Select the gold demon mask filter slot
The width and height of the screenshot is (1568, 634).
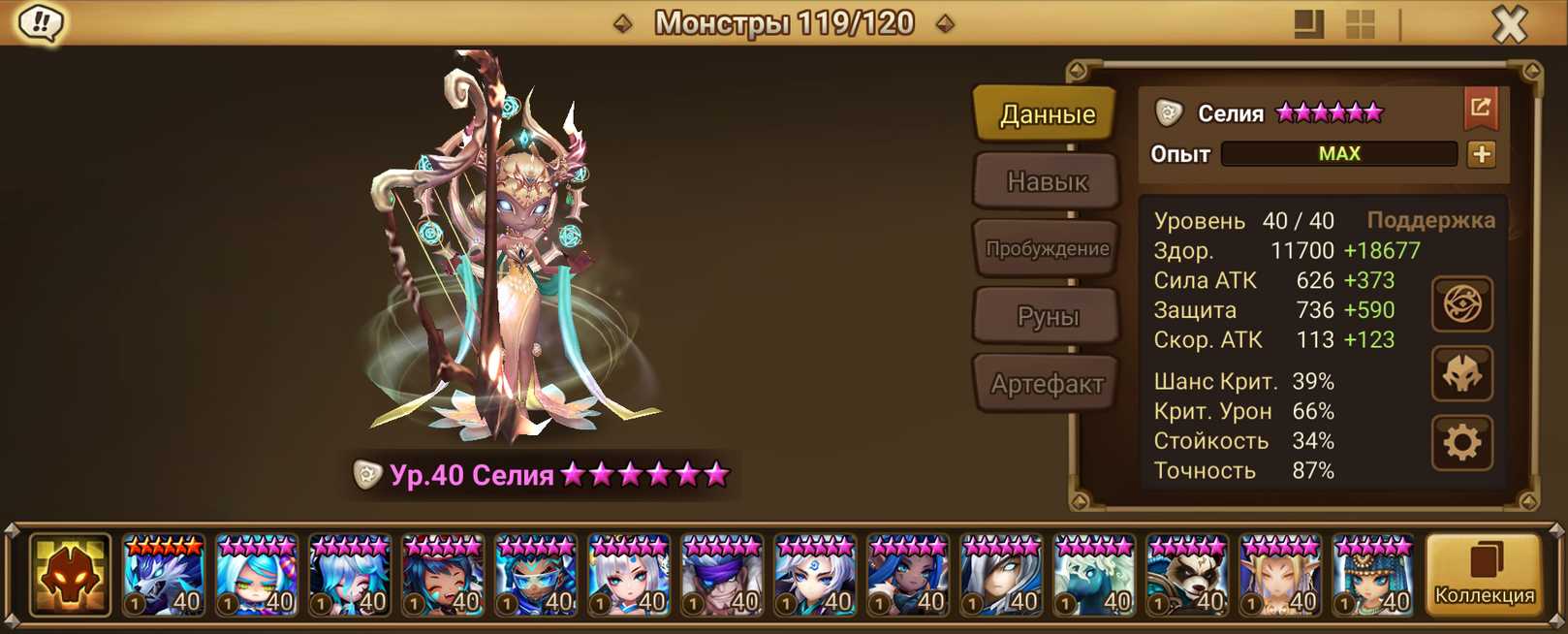(70, 575)
